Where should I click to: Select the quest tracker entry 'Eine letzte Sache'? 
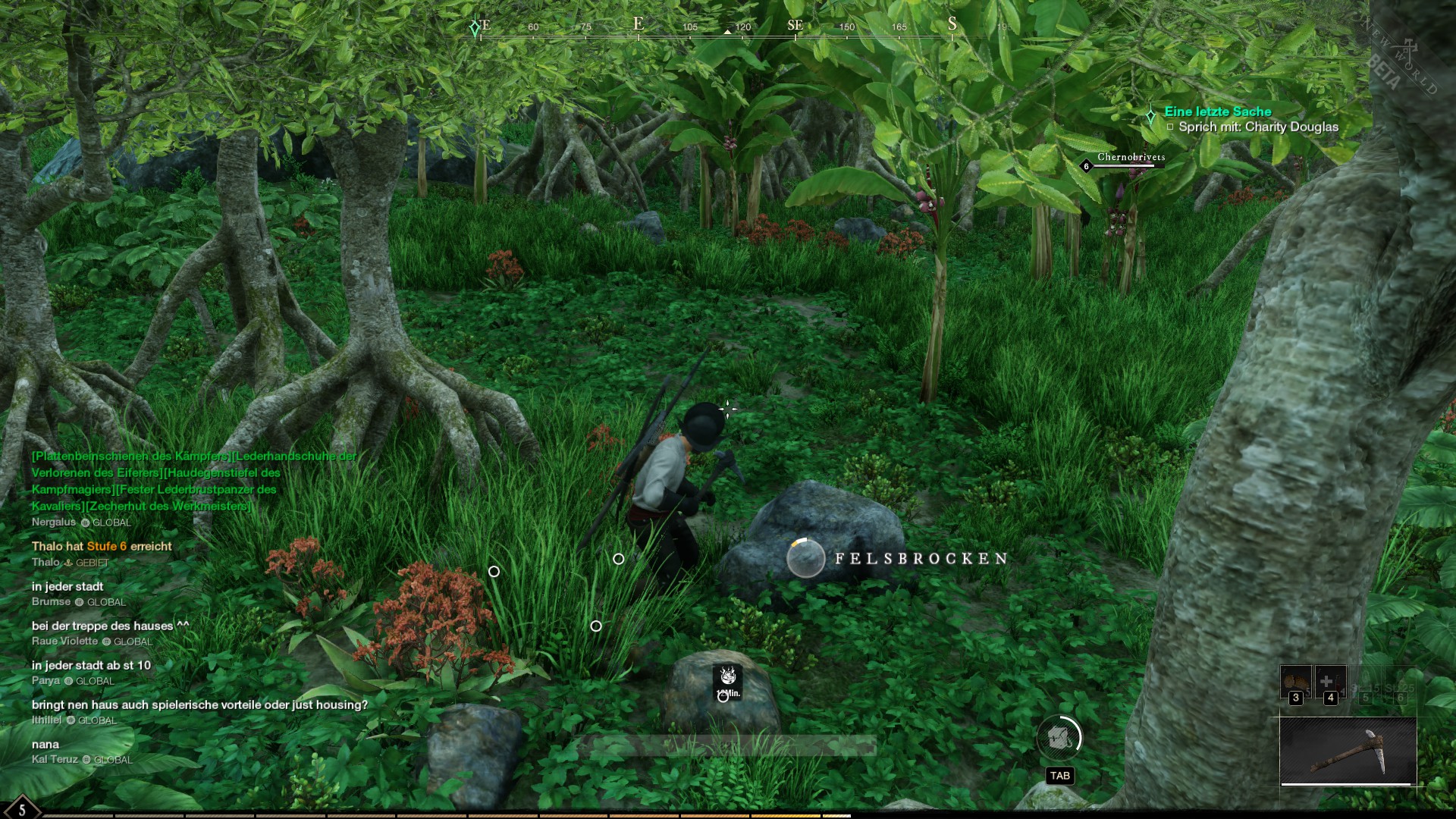click(x=1217, y=111)
